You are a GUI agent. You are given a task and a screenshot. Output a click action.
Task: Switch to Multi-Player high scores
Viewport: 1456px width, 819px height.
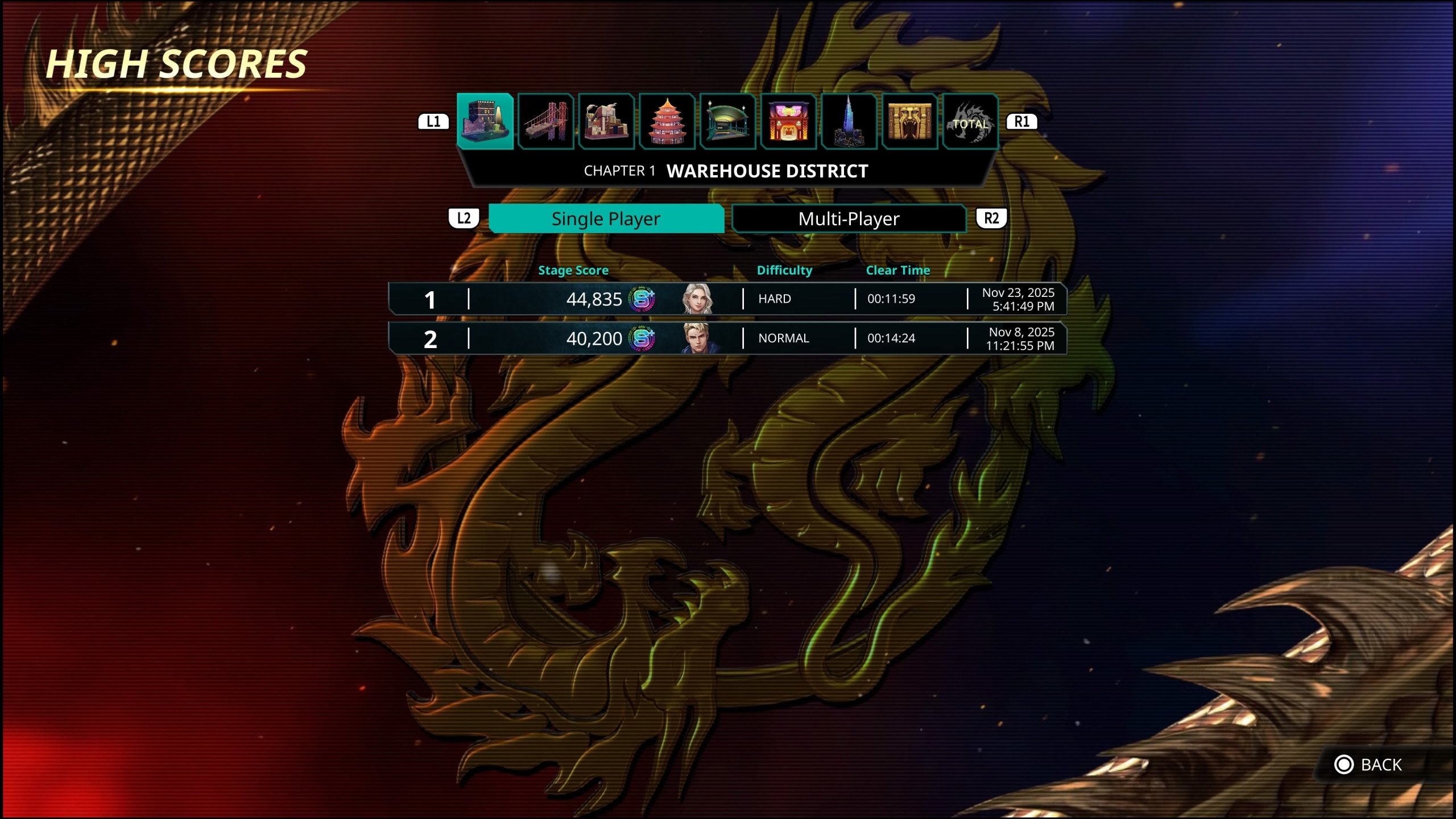click(x=849, y=219)
